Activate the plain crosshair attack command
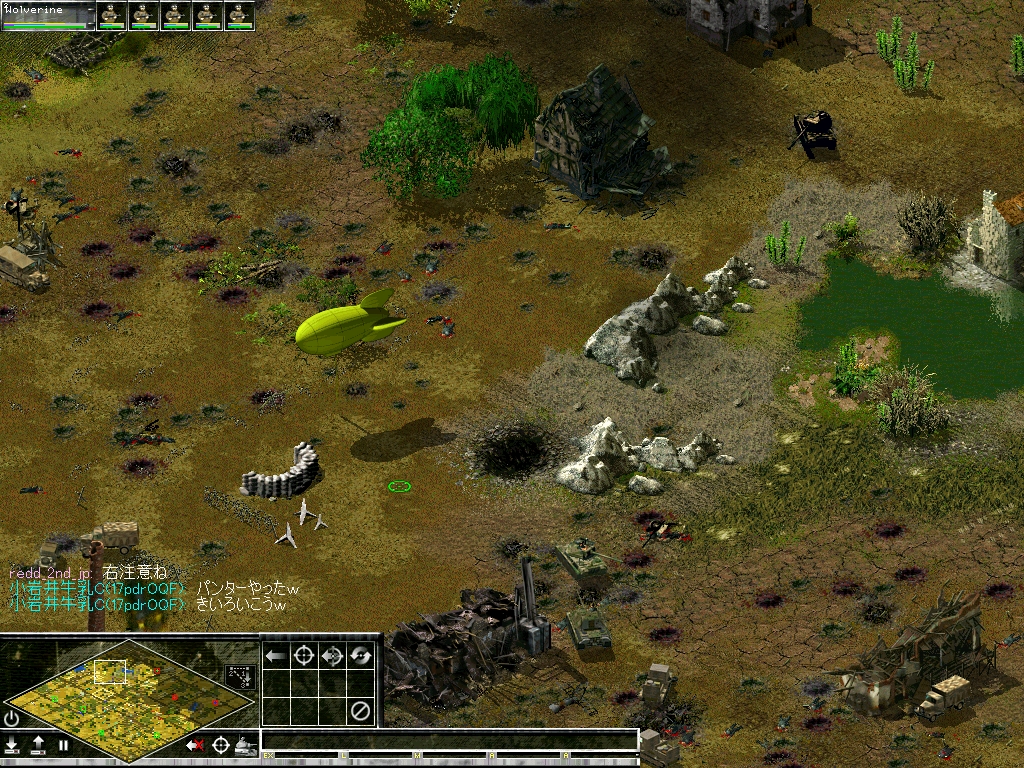This screenshot has height=768, width=1024. [x=304, y=656]
